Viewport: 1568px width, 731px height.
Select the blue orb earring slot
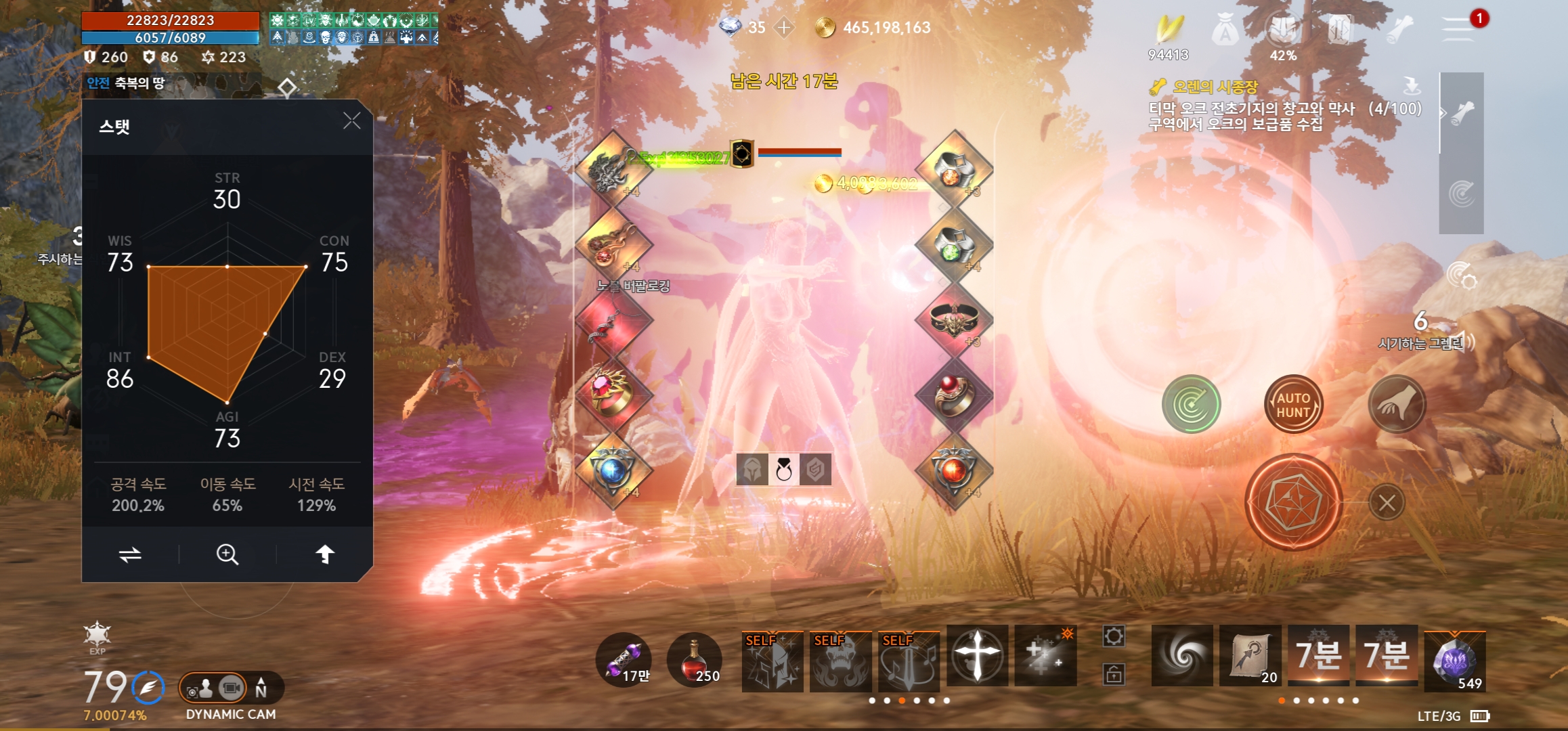[613, 470]
